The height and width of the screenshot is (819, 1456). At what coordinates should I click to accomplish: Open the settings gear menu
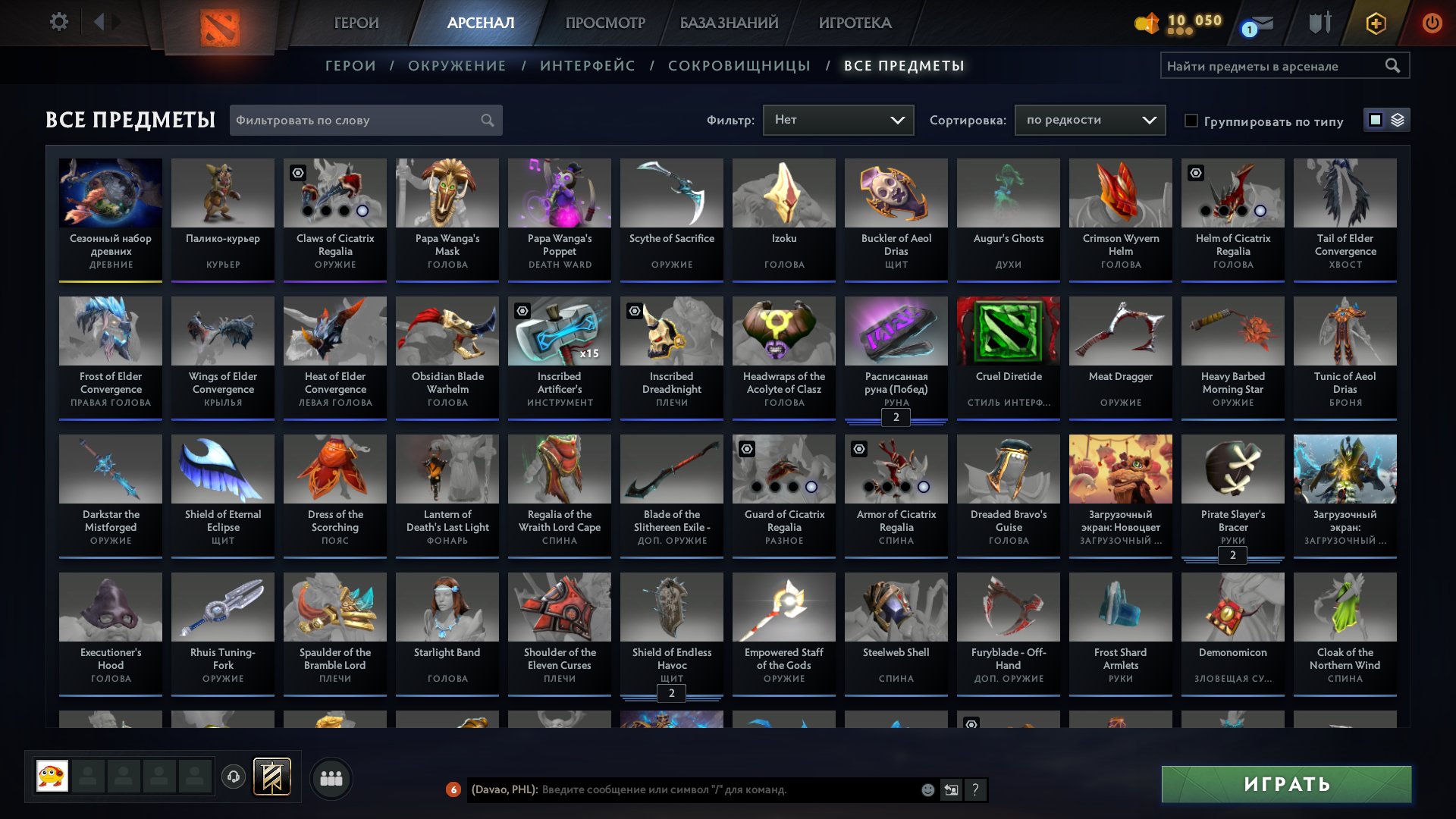[59, 22]
